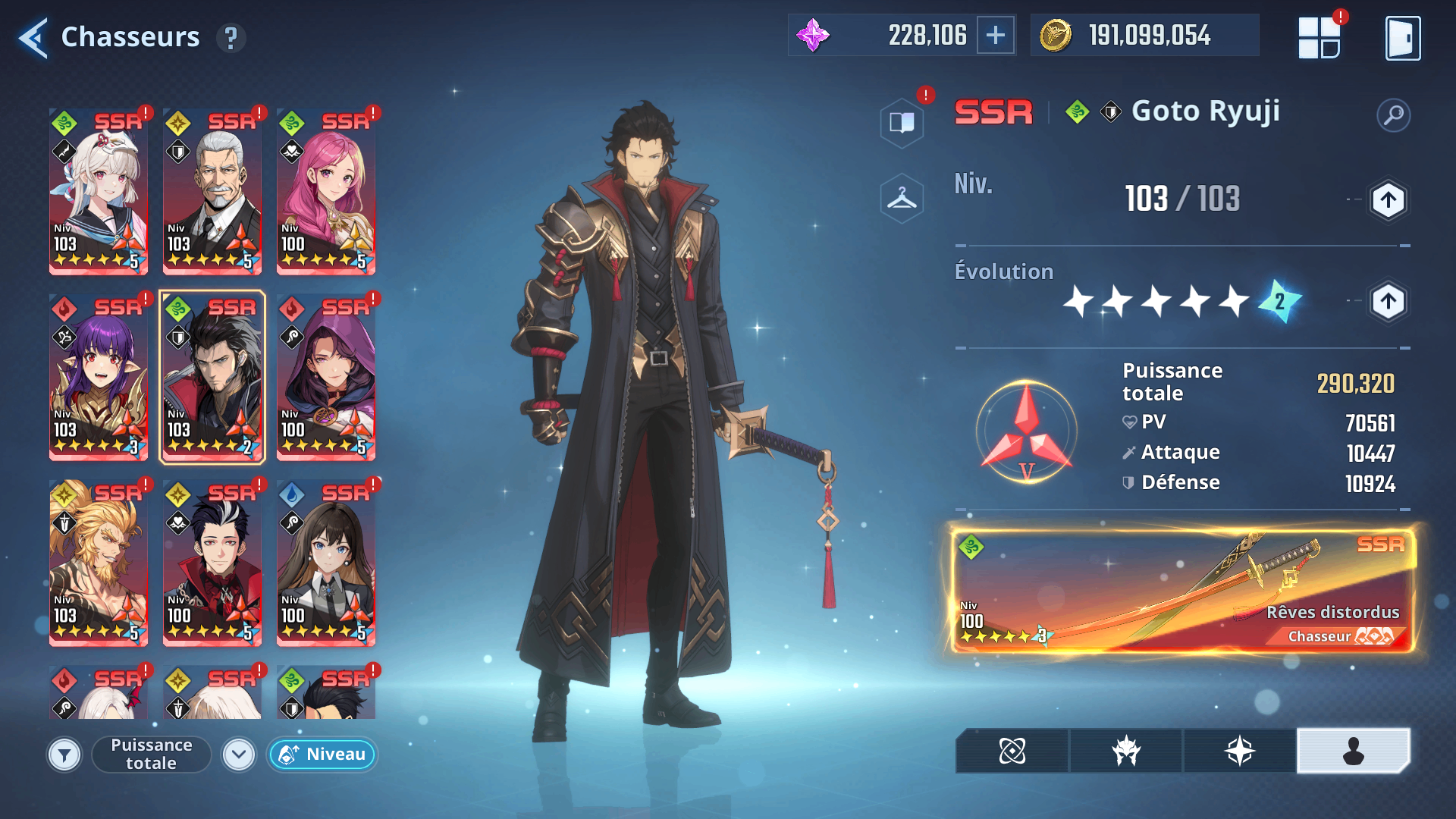Open the book icon beside SSR label

902,122
